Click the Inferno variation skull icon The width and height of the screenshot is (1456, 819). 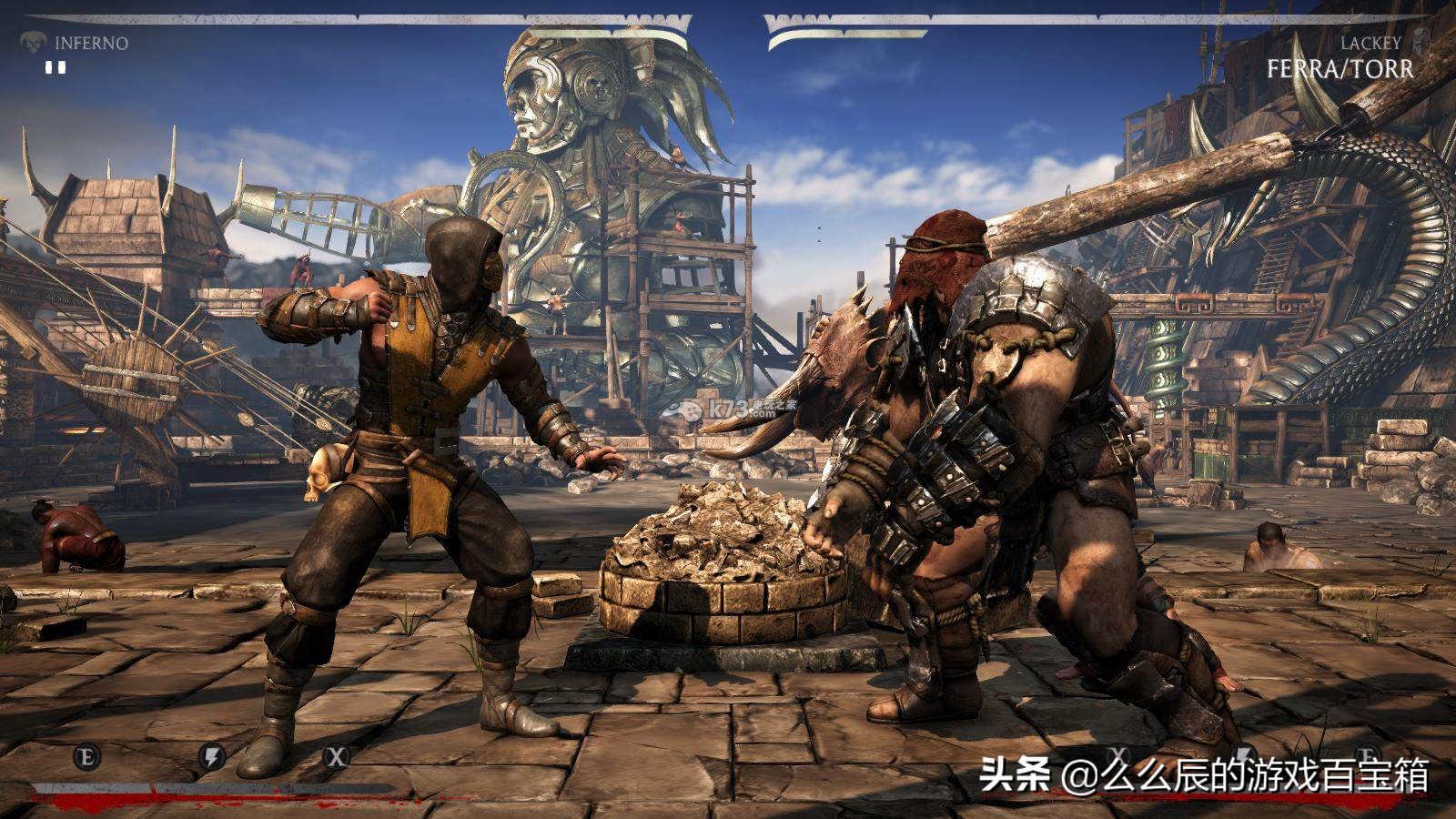pos(34,42)
